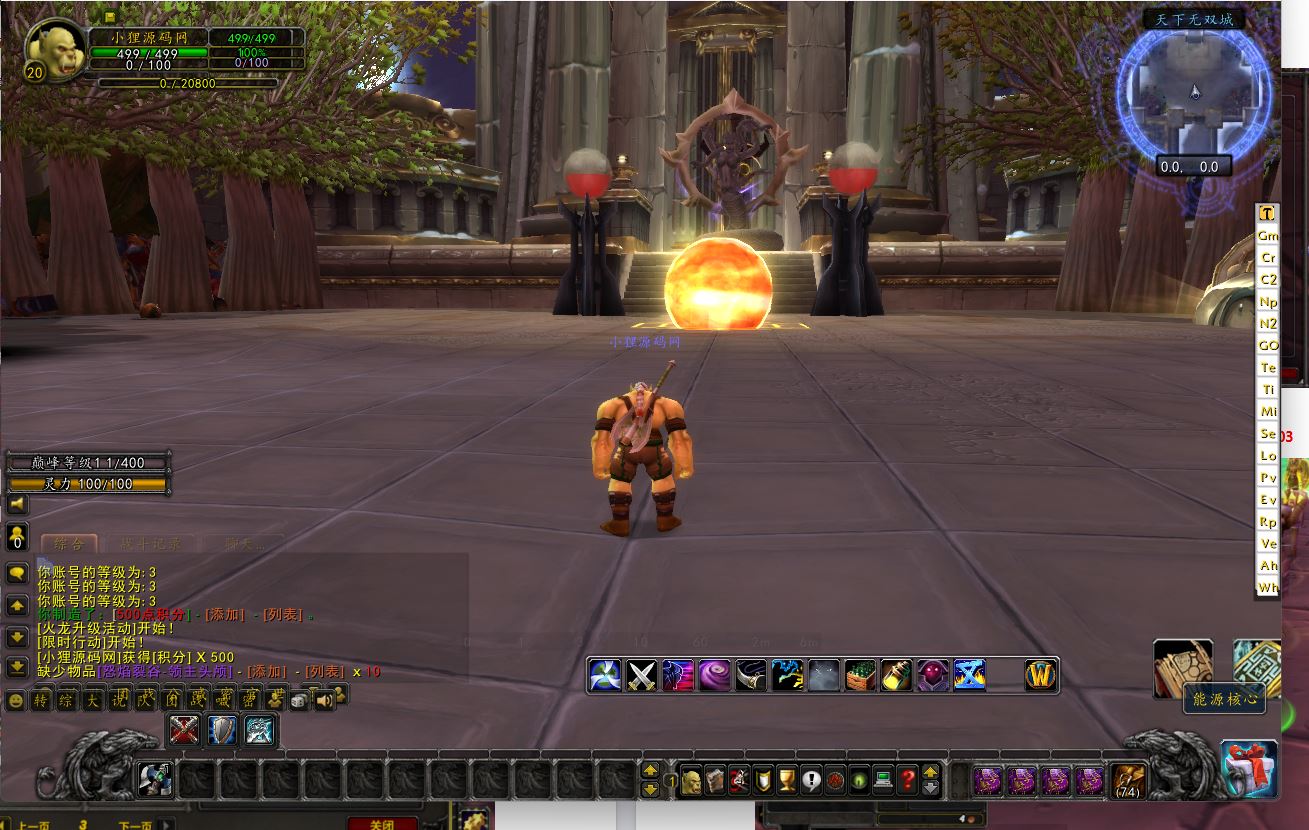Click the red 关闭 button
Screen dimensions: 1309x830
tap(382, 824)
